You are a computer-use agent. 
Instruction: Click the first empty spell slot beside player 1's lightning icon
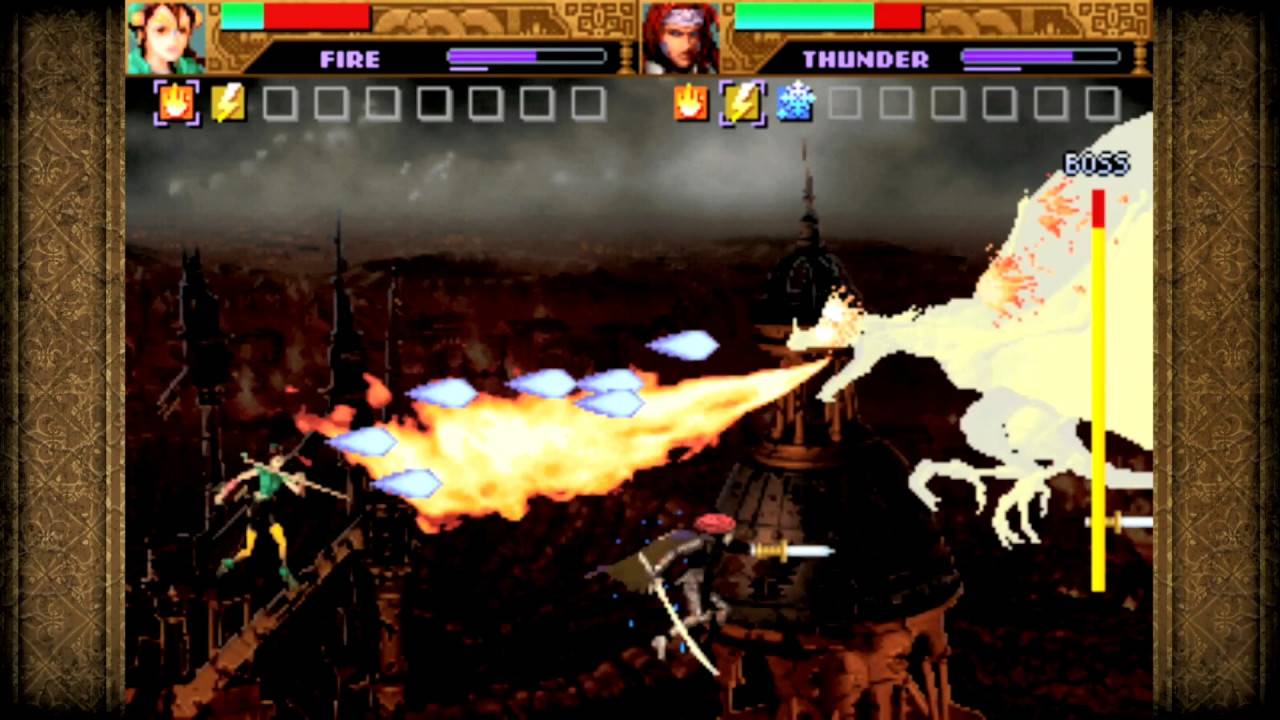coord(278,103)
